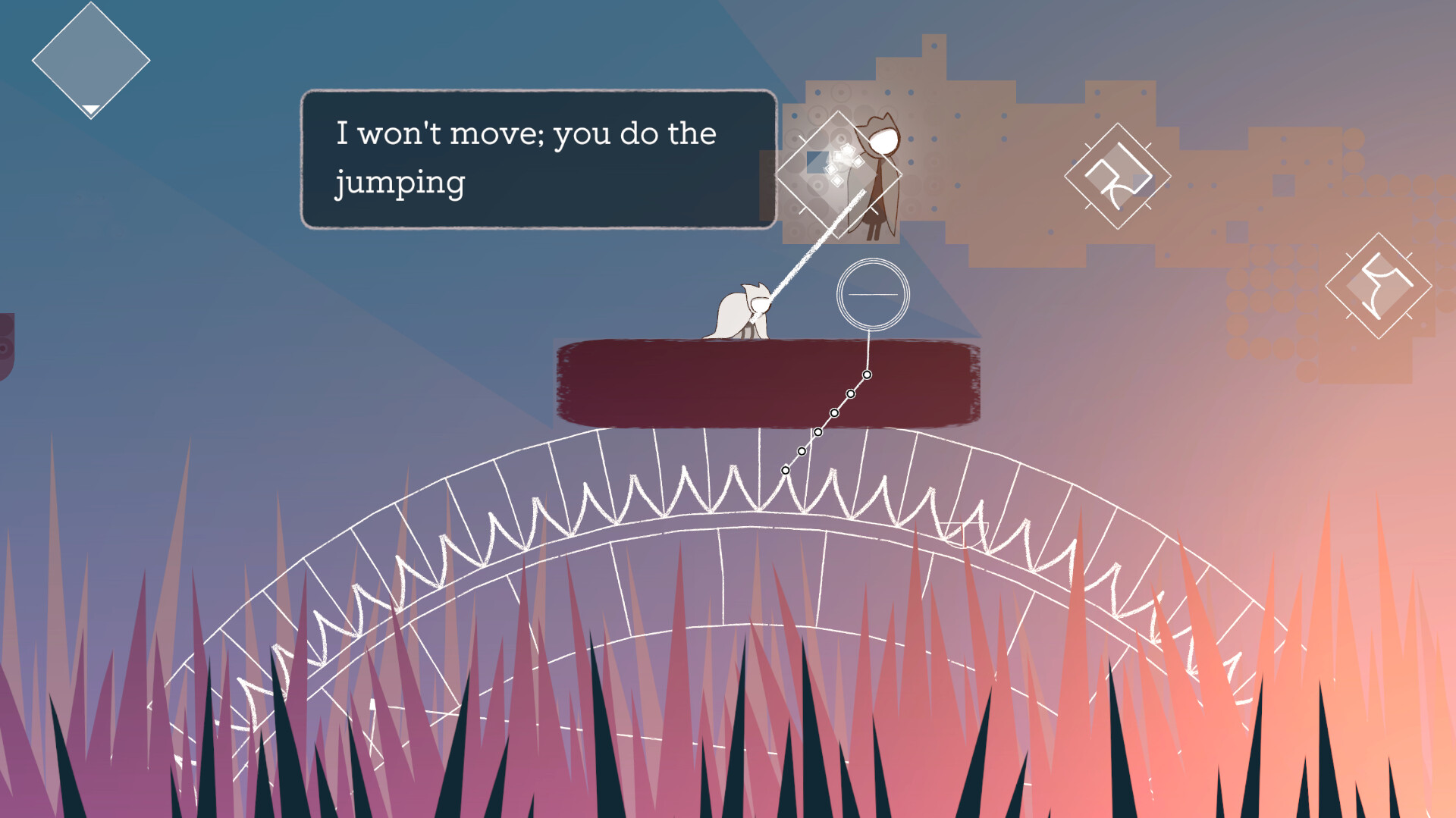1456x818 pixels.
Task: Click the hooded NPC standing on blocks
Action: (x=882, y=174)
